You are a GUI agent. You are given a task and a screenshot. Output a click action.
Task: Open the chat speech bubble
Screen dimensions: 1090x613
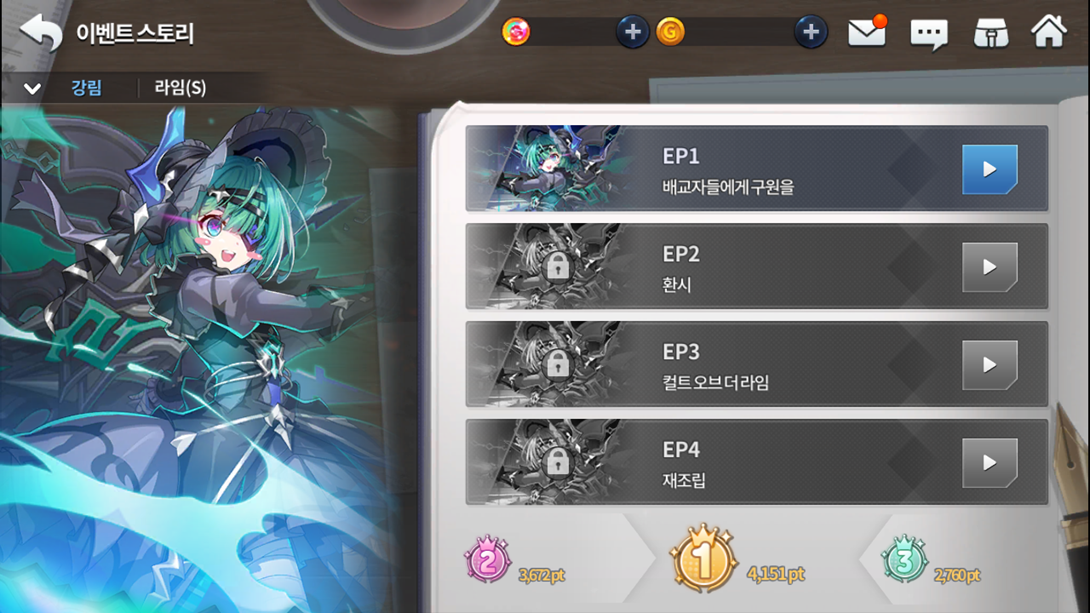pos(928,34)
